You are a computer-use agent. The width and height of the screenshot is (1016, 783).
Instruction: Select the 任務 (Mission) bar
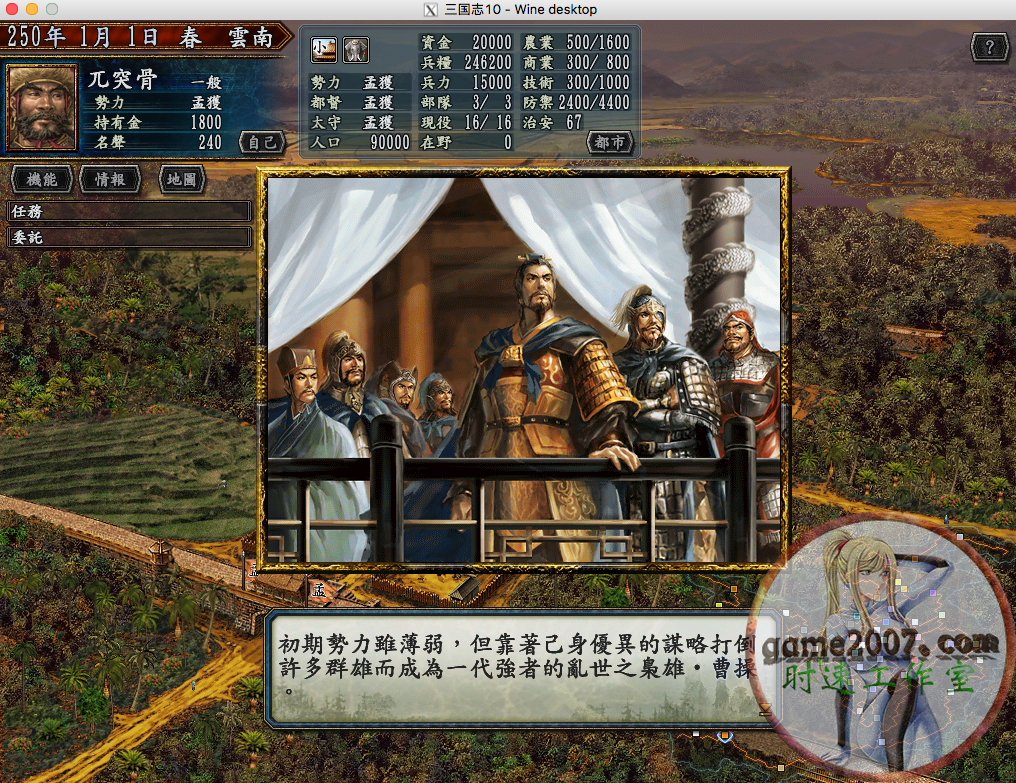pyautogui.click(x=128, y=211)
